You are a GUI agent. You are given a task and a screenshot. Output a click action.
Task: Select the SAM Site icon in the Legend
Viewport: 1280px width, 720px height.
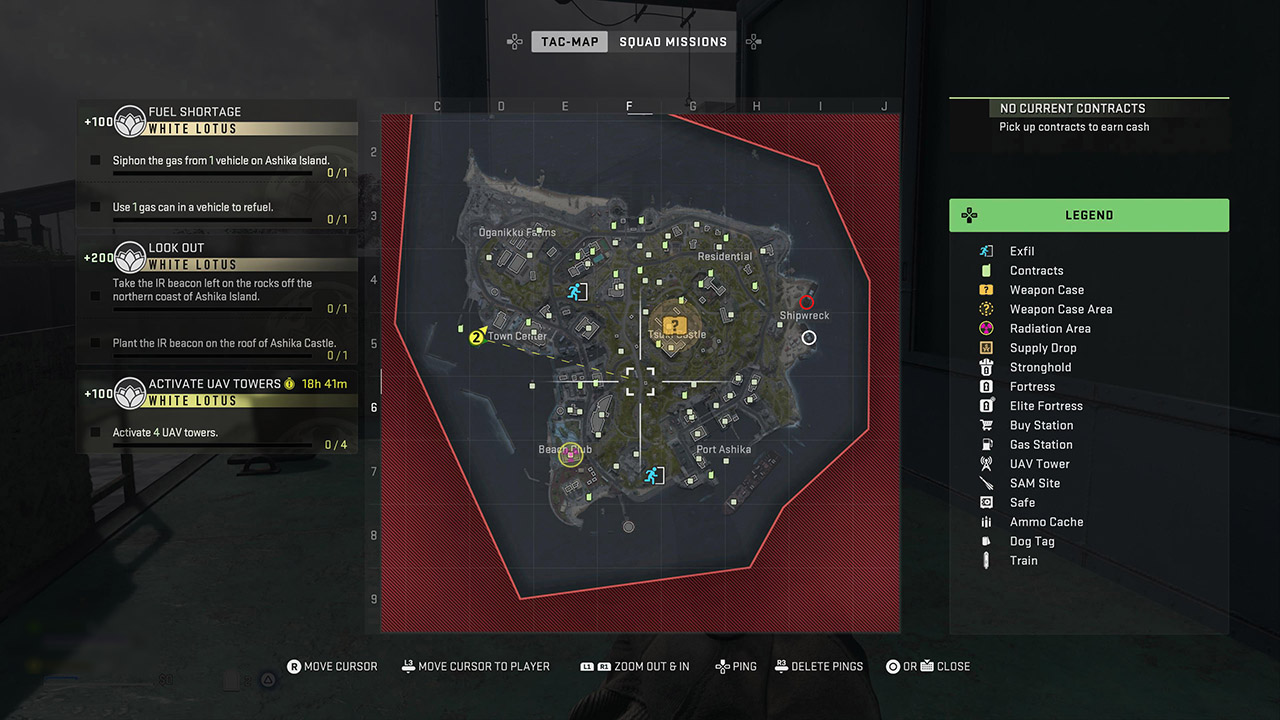986,483
